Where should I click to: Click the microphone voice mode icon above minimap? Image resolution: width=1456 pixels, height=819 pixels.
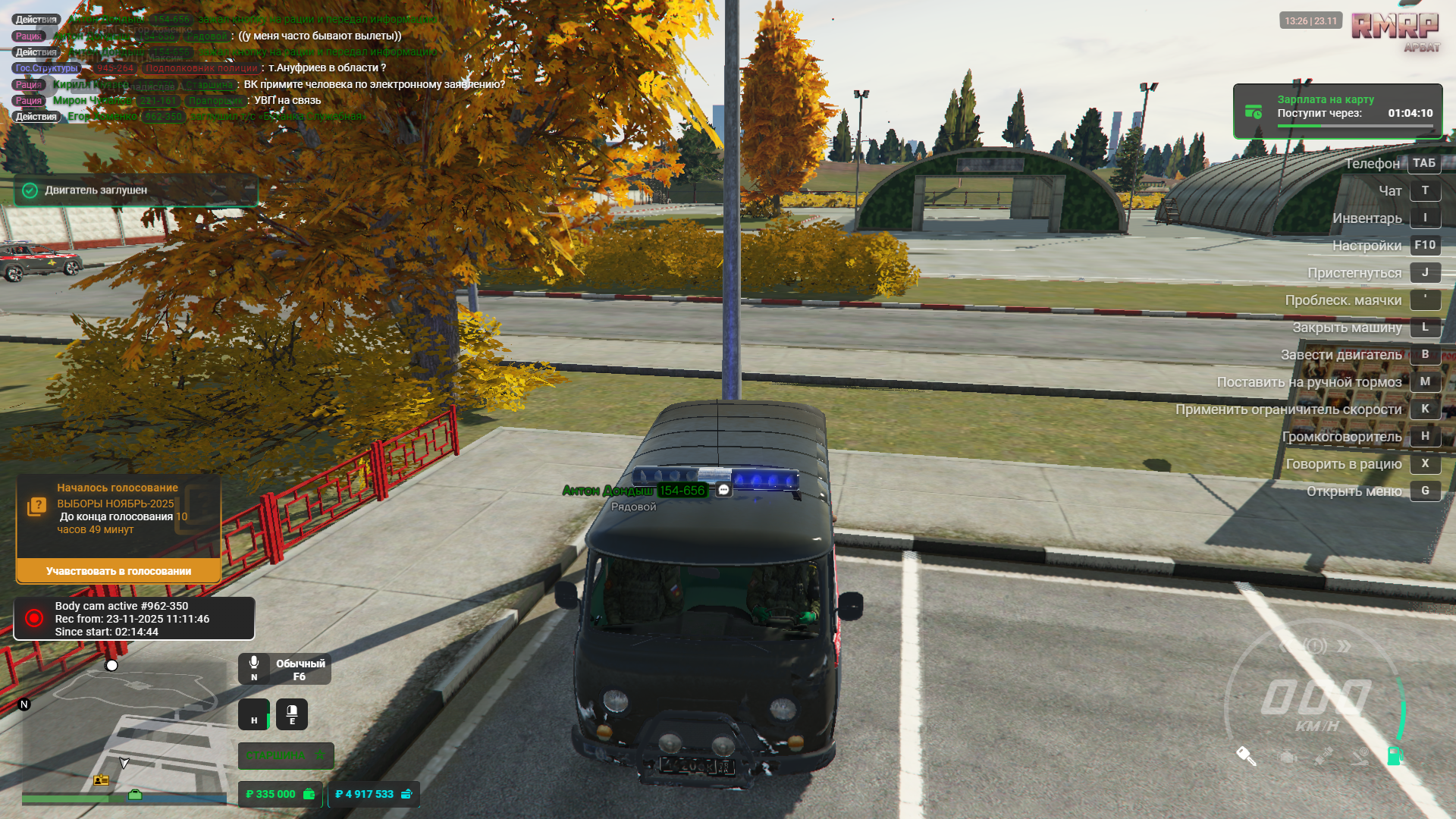point(254,662)
